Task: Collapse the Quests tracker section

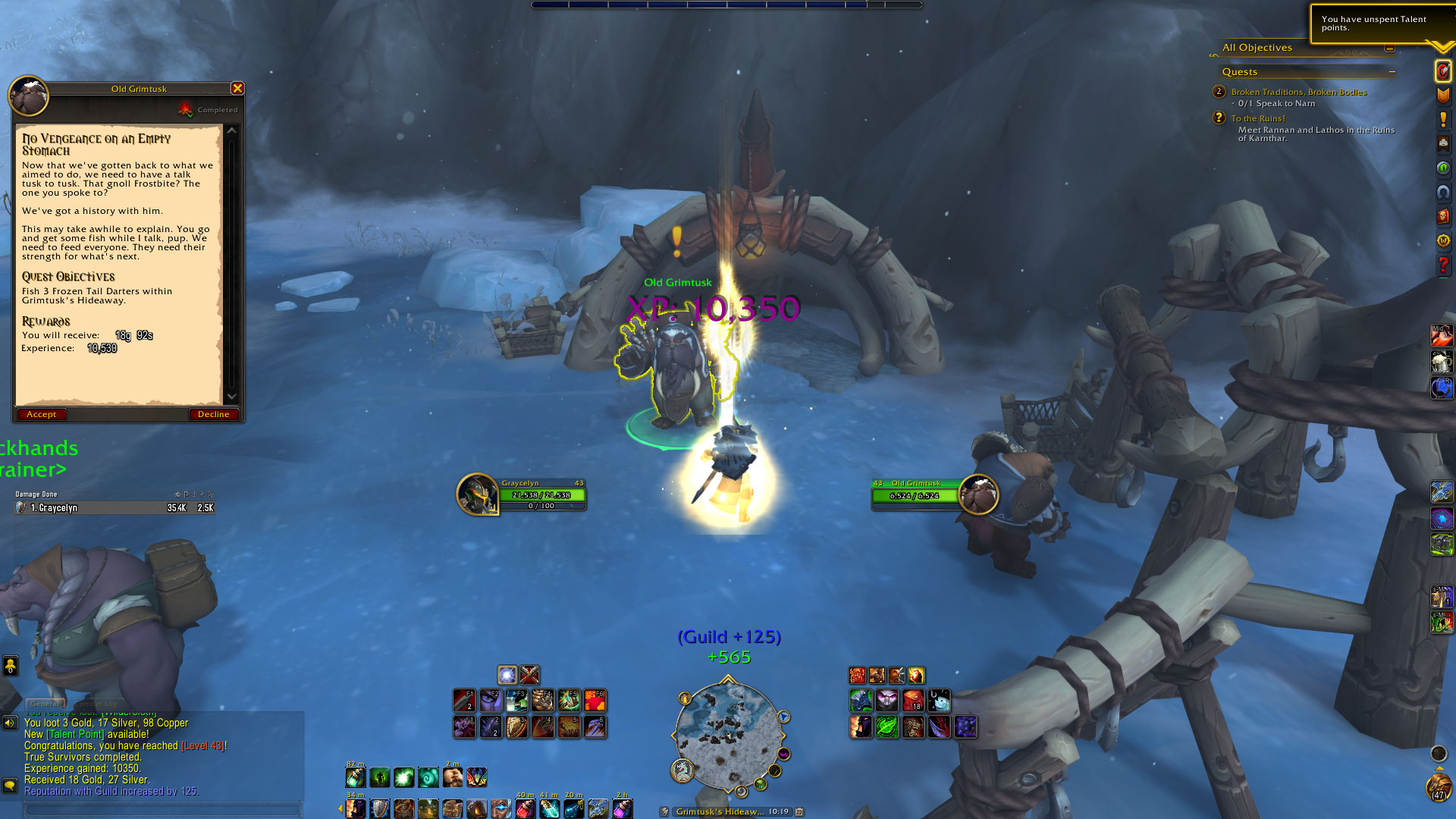Action: pos(1392,72)
